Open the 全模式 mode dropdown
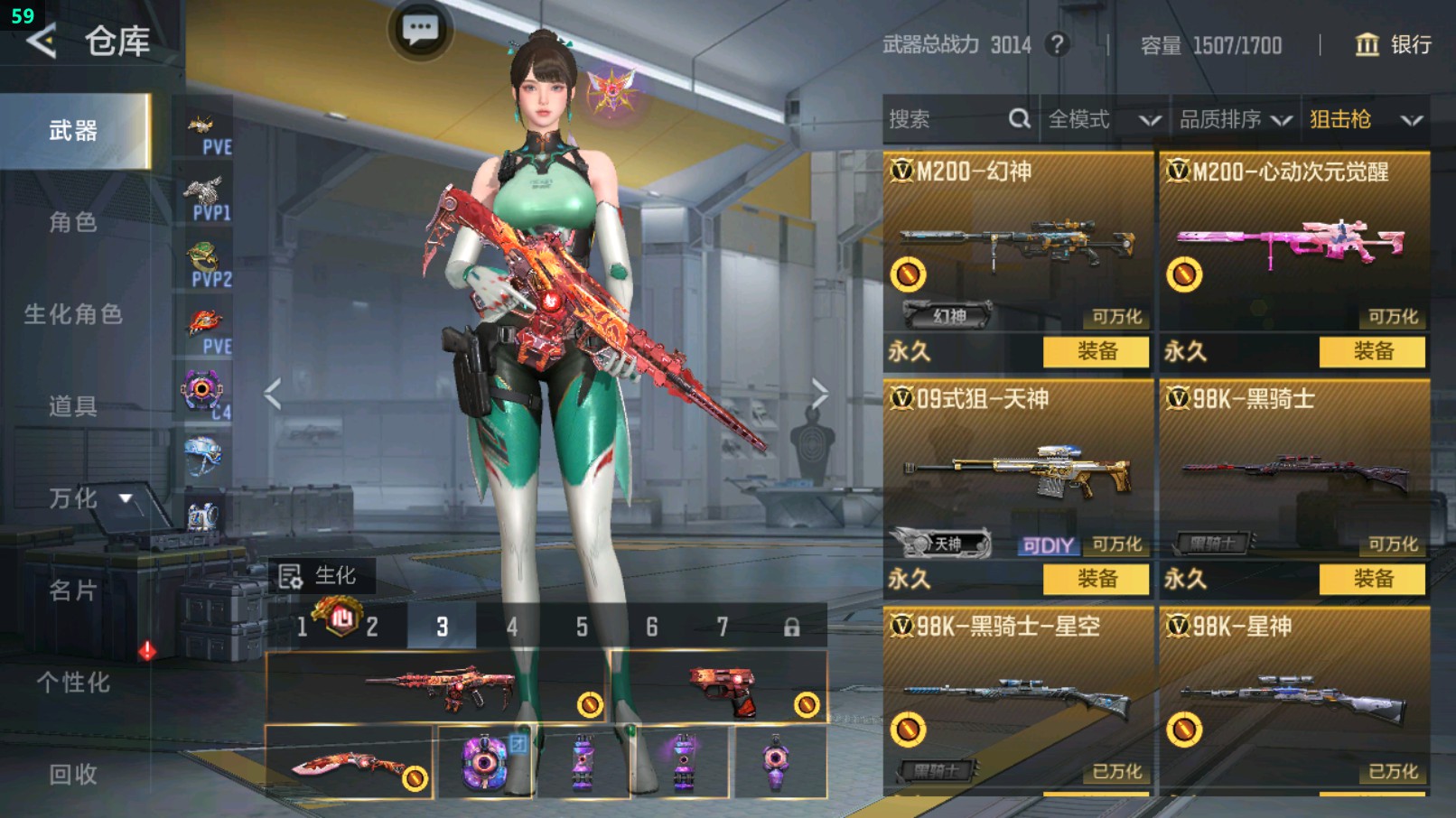Viewport: 1456px width, 818px height. [1103, 119]
